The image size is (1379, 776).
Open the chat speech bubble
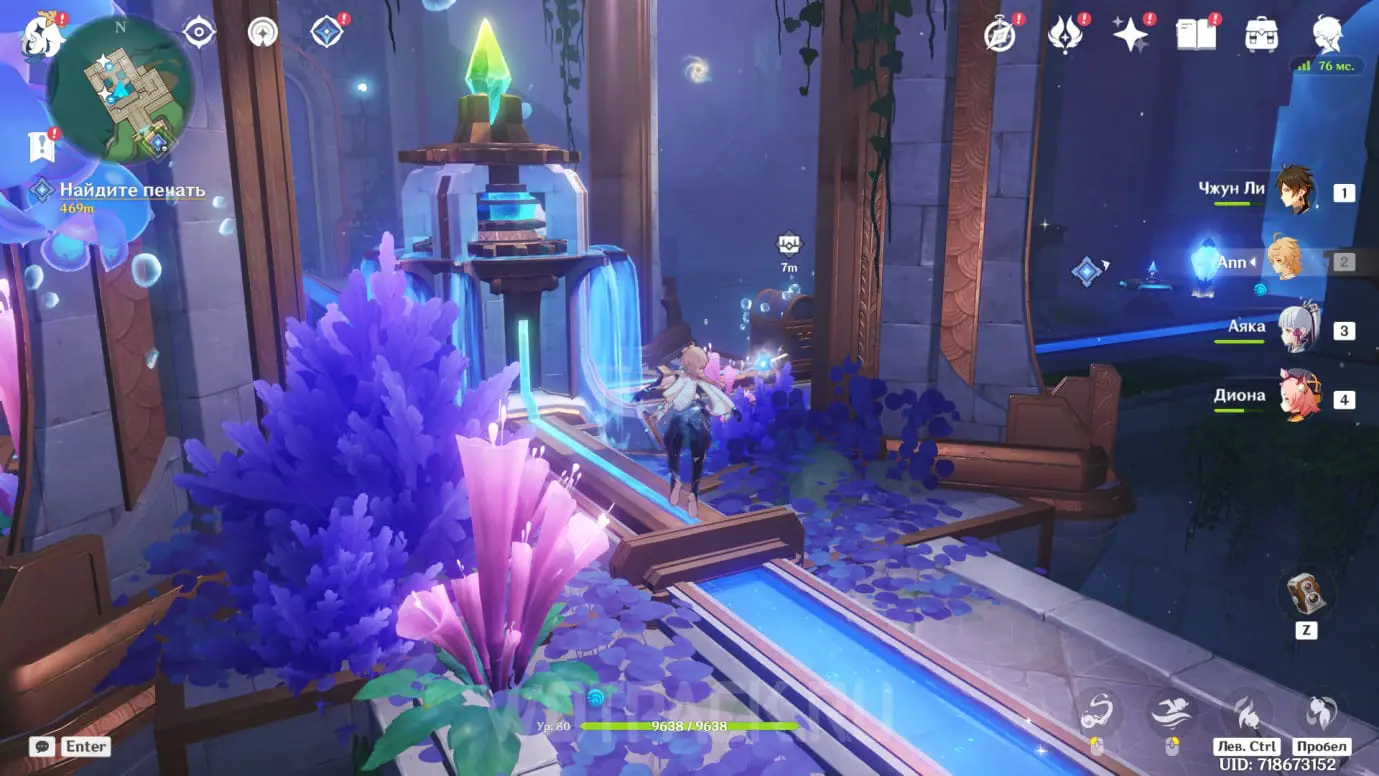[x=42, y=746]
